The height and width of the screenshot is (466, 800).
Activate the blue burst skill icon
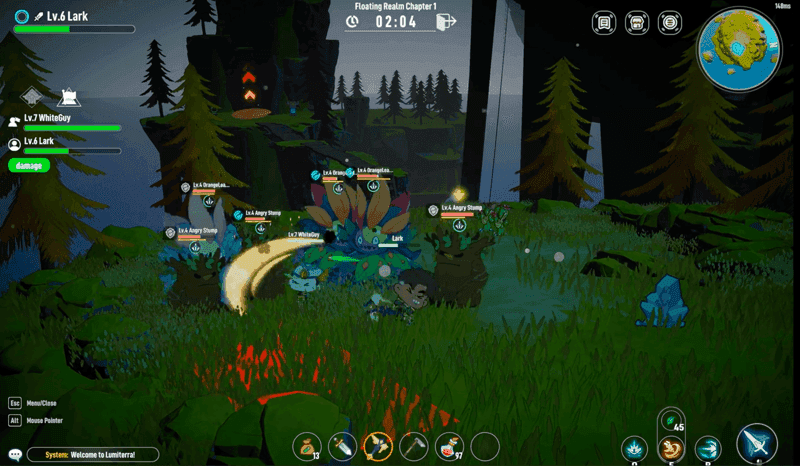[x=635, y=449]
